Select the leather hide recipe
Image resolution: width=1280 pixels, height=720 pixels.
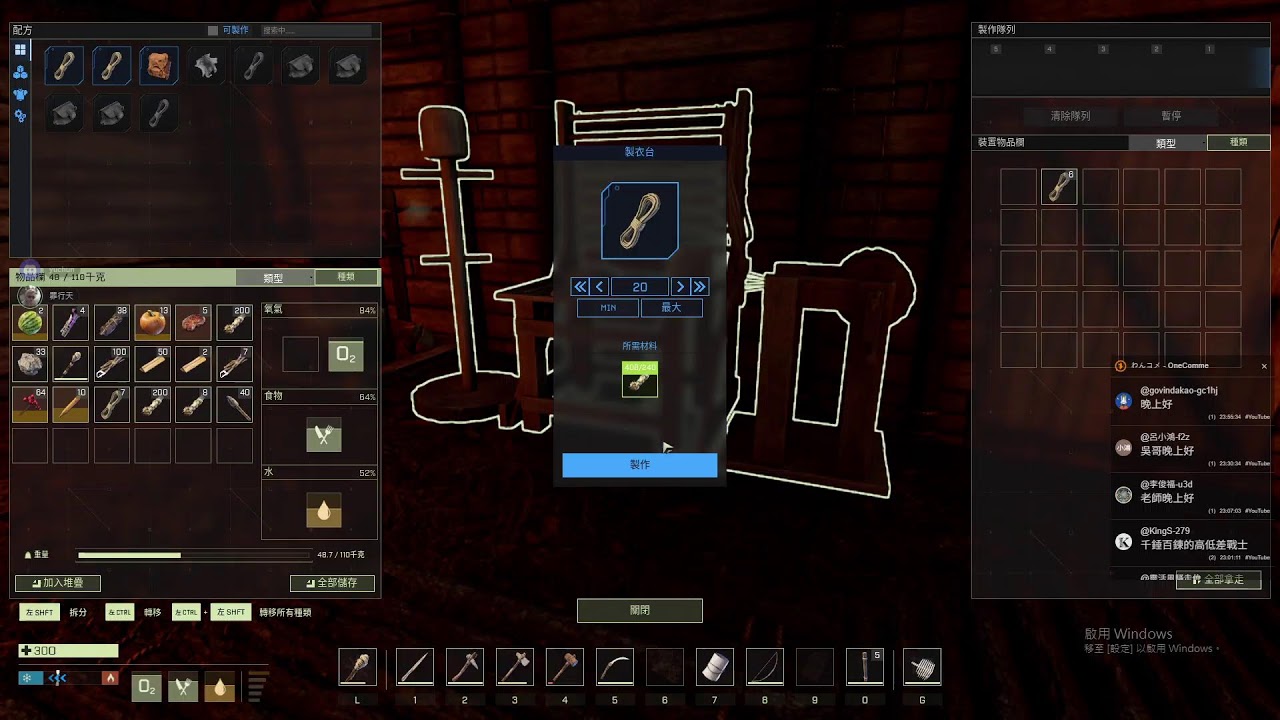tap(159, 66)
